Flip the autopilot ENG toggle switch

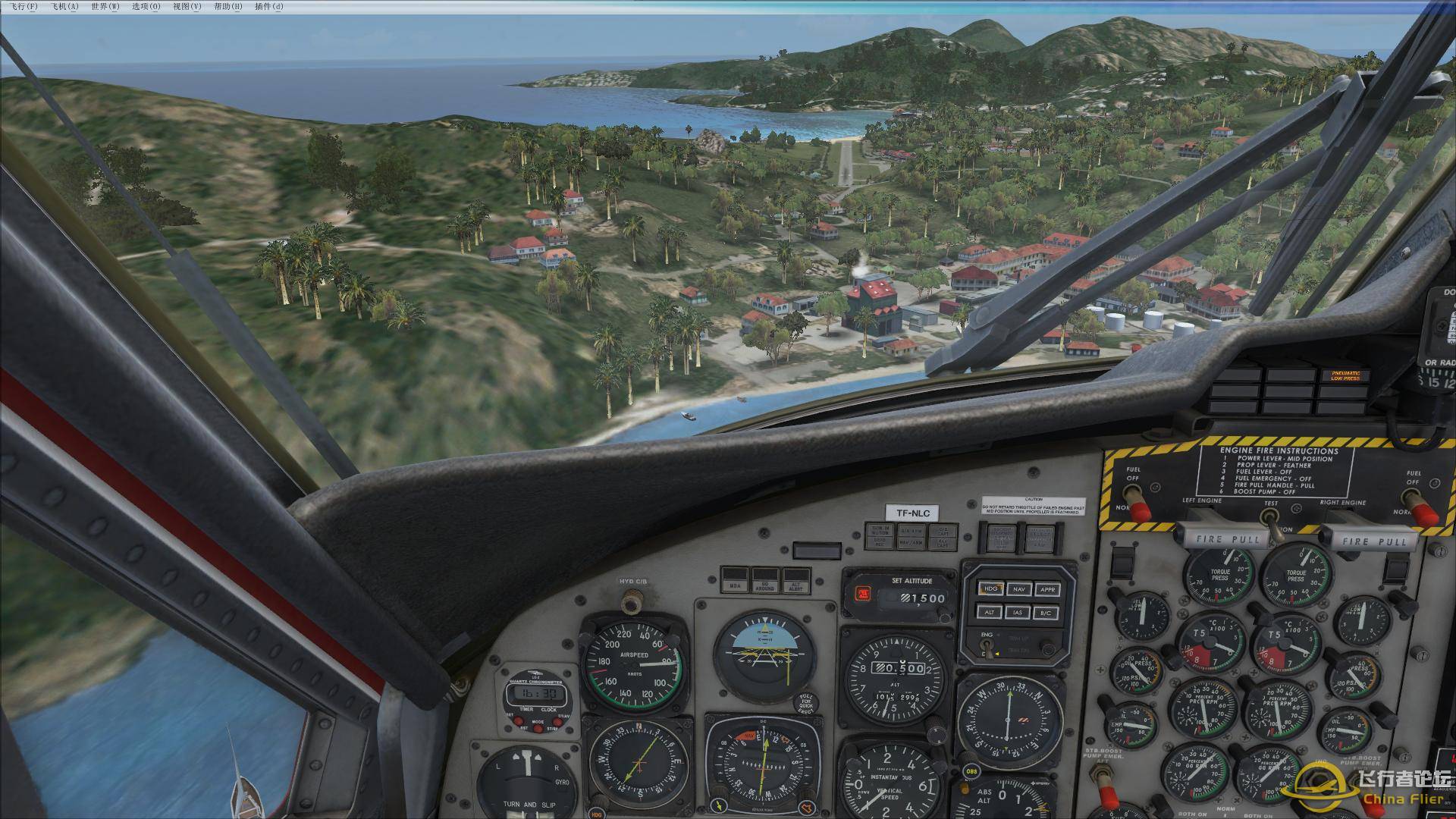pos(986,650)
